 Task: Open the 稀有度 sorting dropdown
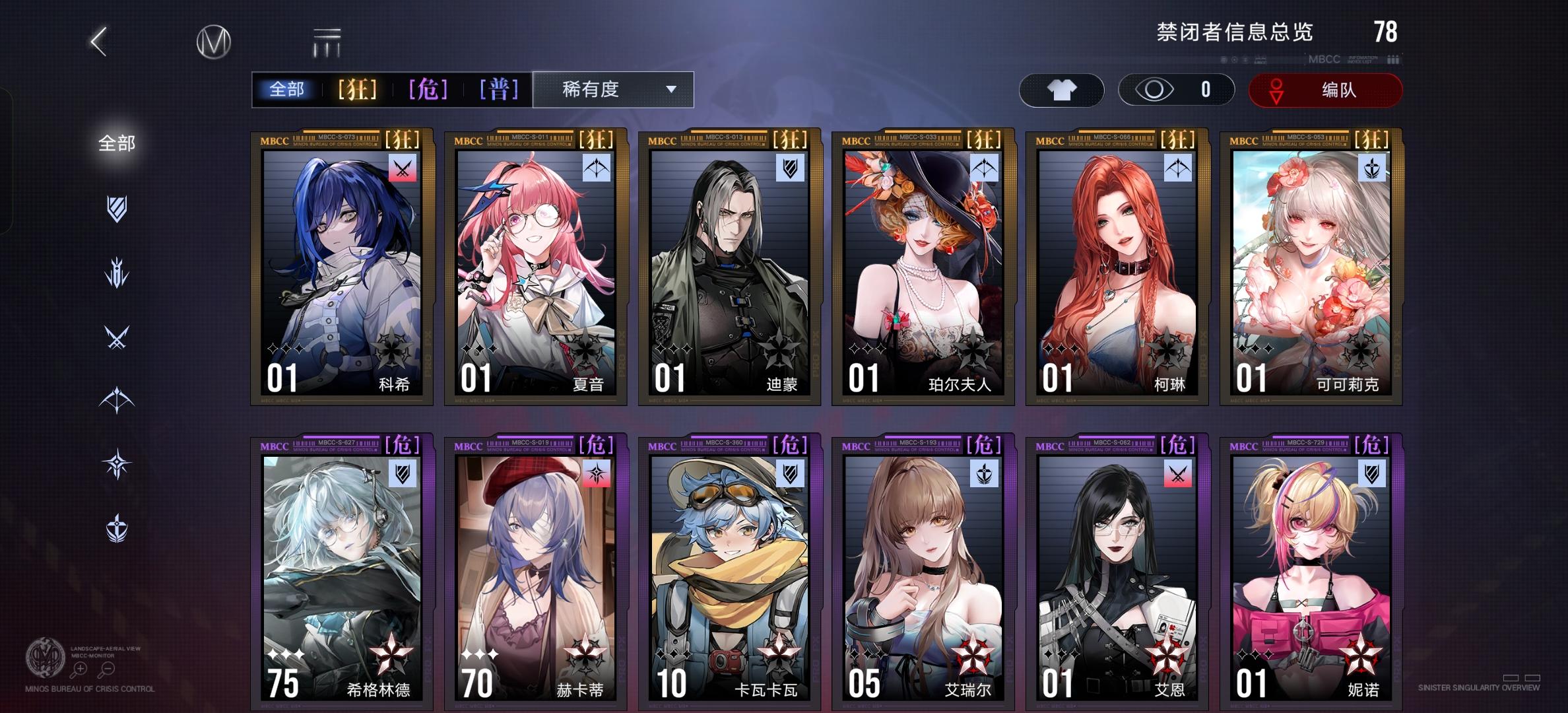tap(612, 90)
